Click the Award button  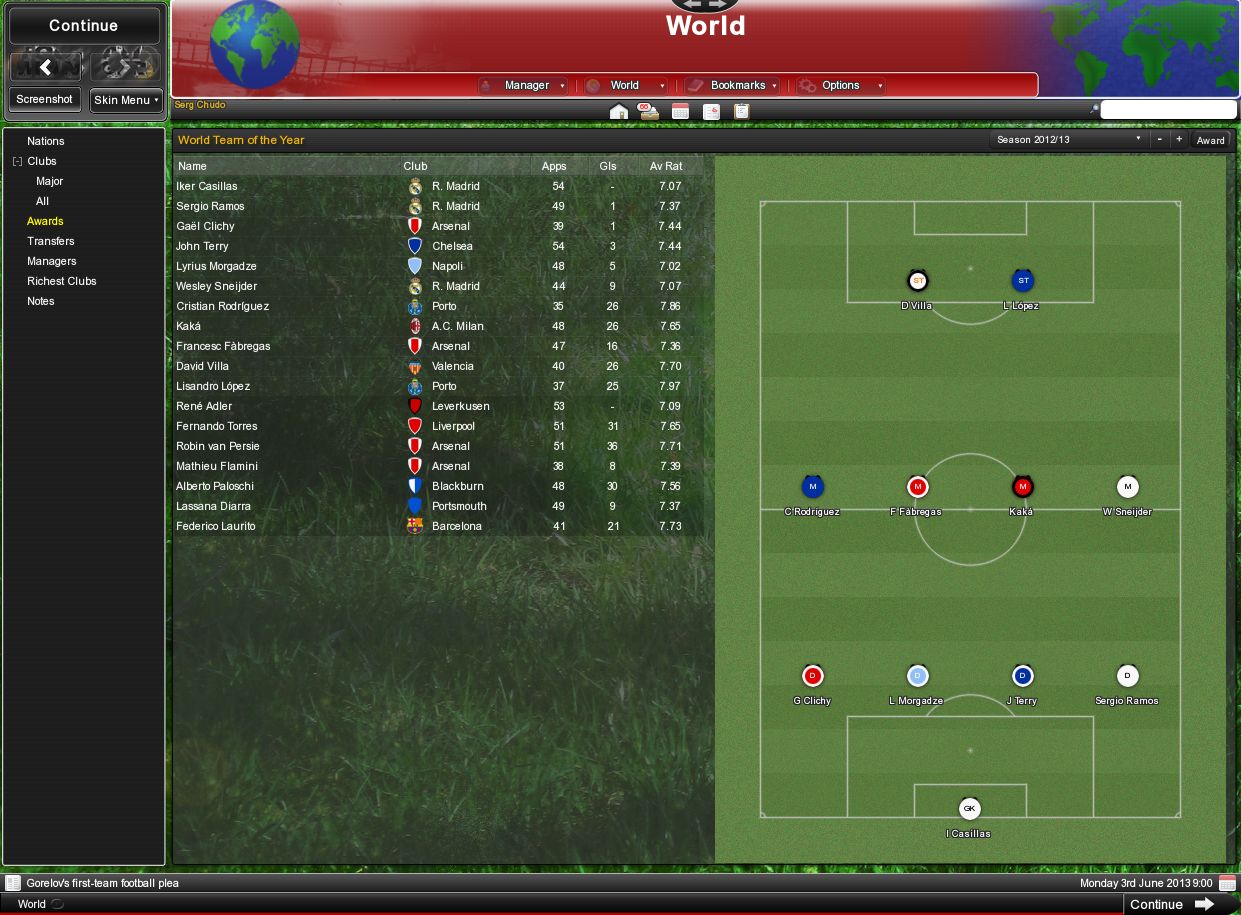[x=1210, y=140]
